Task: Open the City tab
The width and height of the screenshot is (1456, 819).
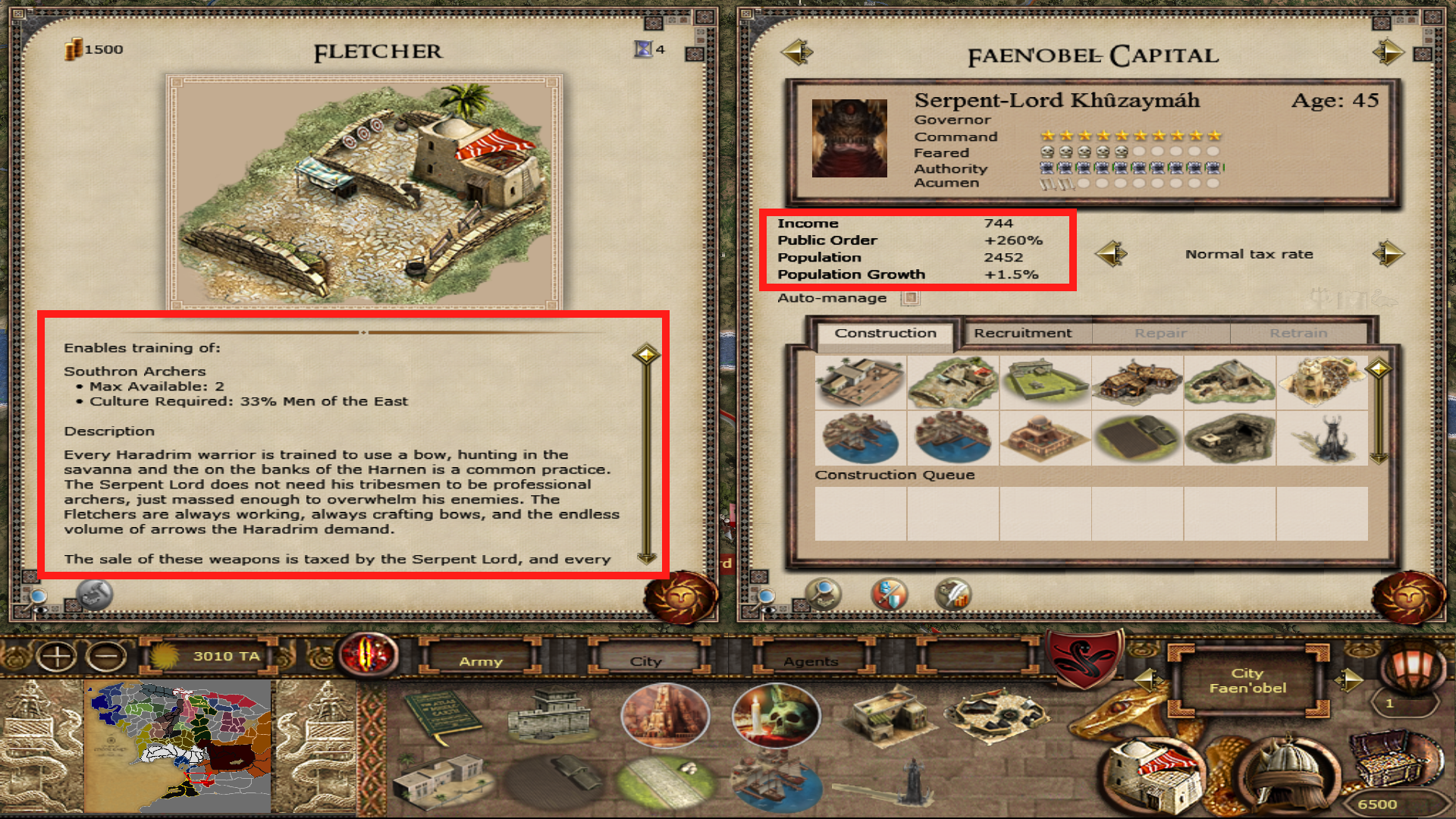Action: click(646, 661)
